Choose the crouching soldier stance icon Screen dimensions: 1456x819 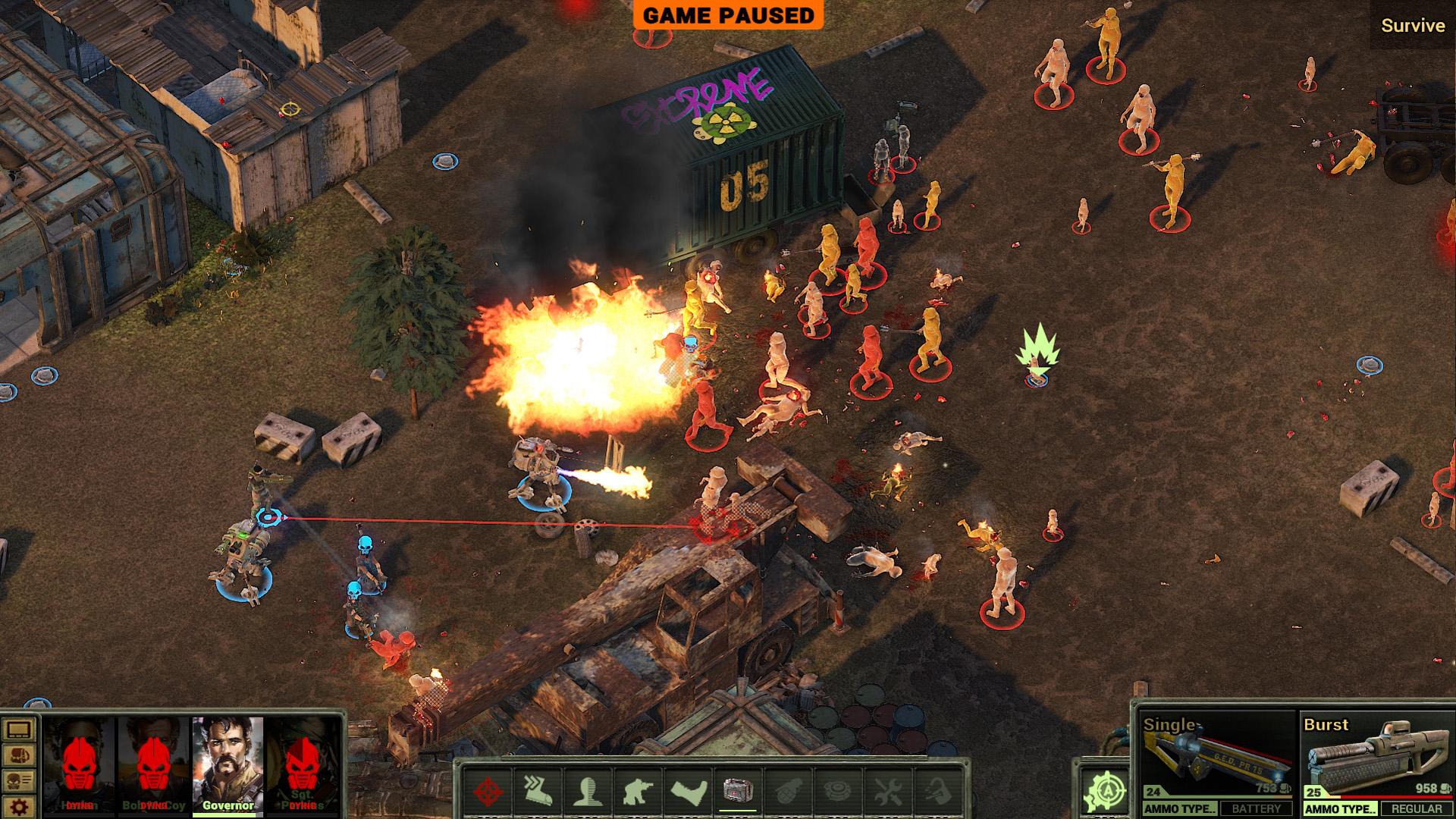pyautogui.click(x=638, y=792)
